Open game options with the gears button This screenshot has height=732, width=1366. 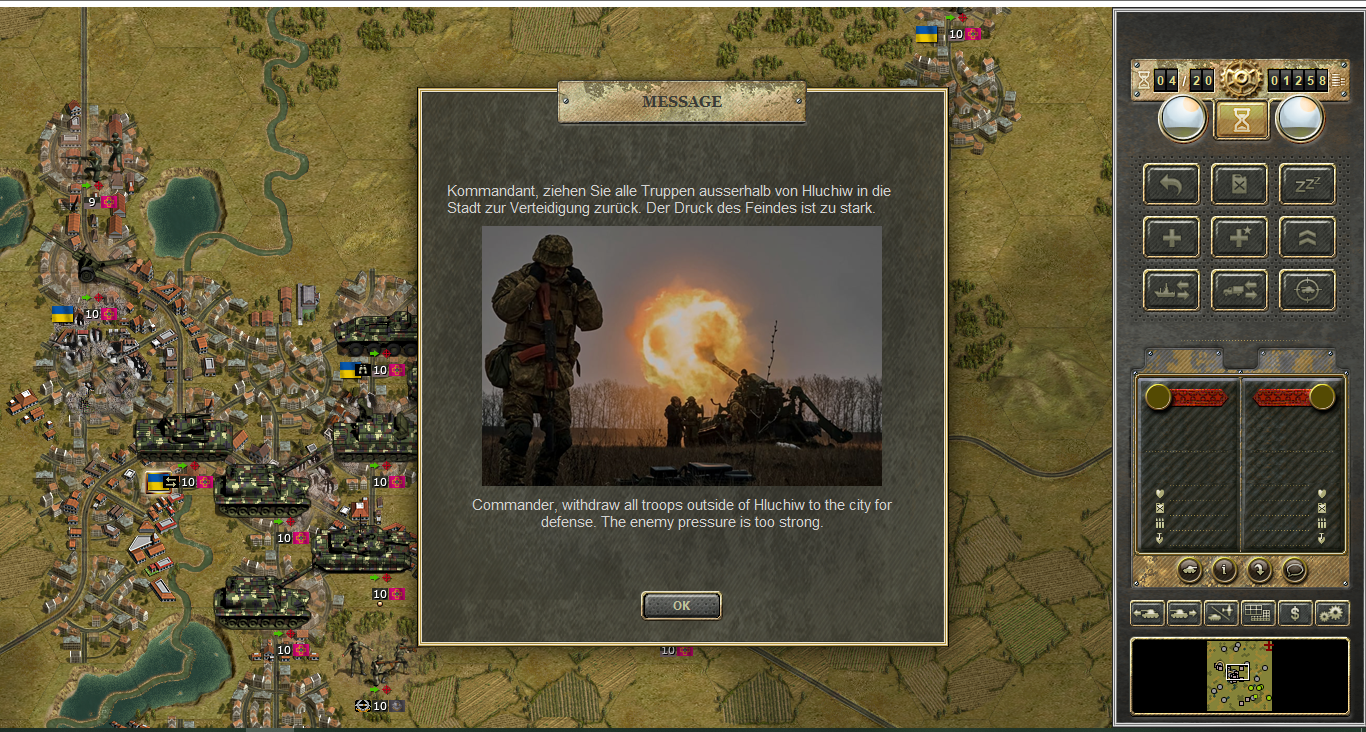1332,613
